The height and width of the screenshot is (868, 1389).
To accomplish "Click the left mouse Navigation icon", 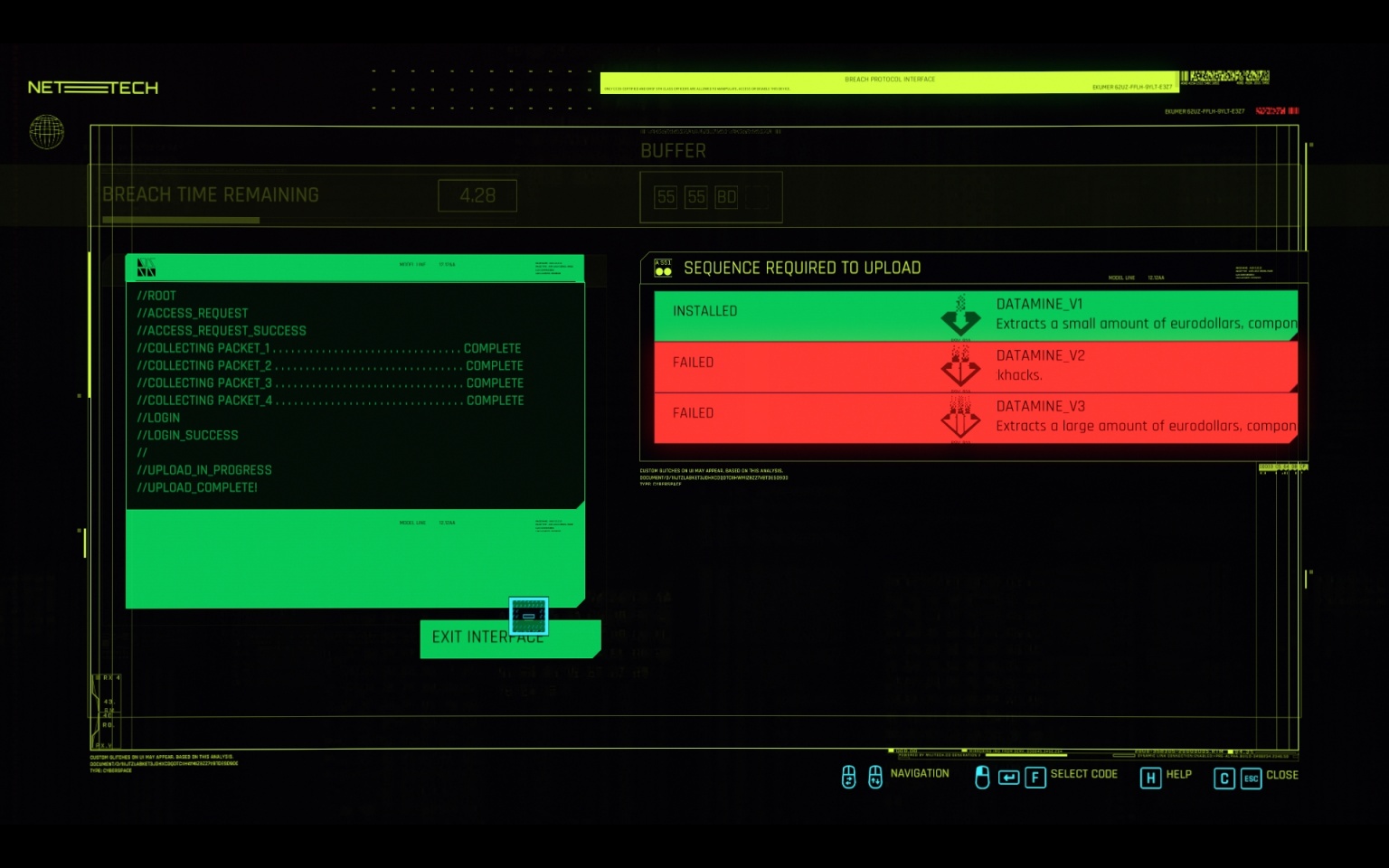I will click(848, 777).
